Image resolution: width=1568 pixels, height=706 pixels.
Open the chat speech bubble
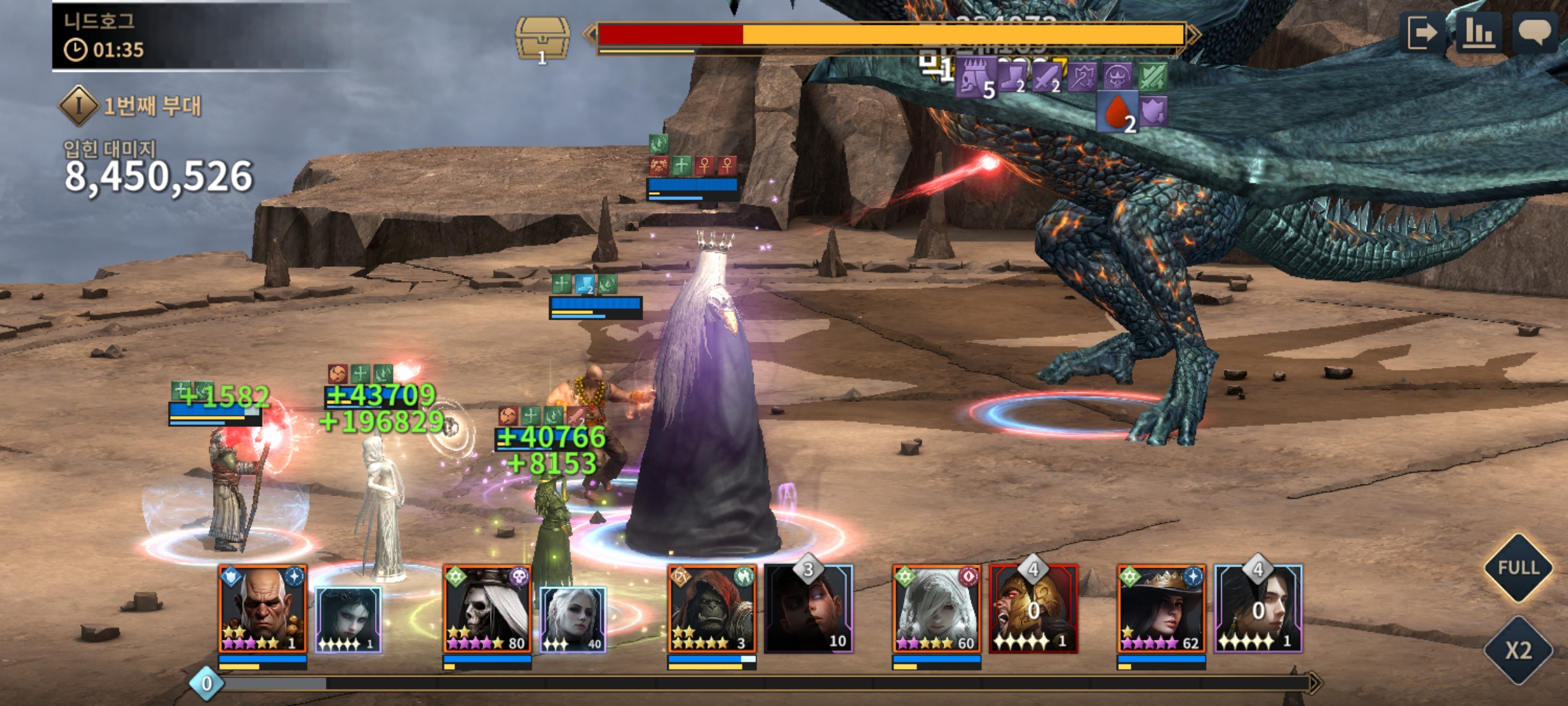1534,33
